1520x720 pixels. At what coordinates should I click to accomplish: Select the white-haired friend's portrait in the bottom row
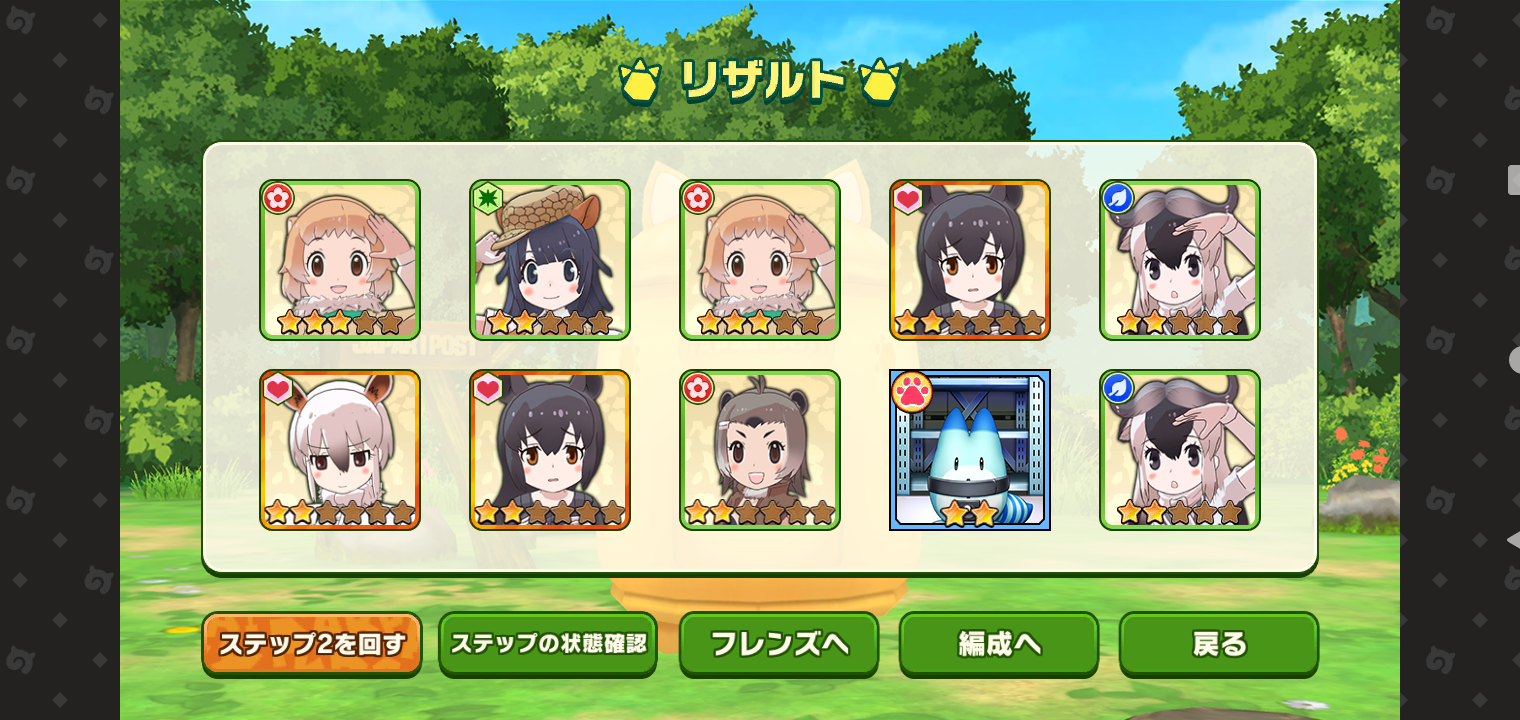(340, 450)
